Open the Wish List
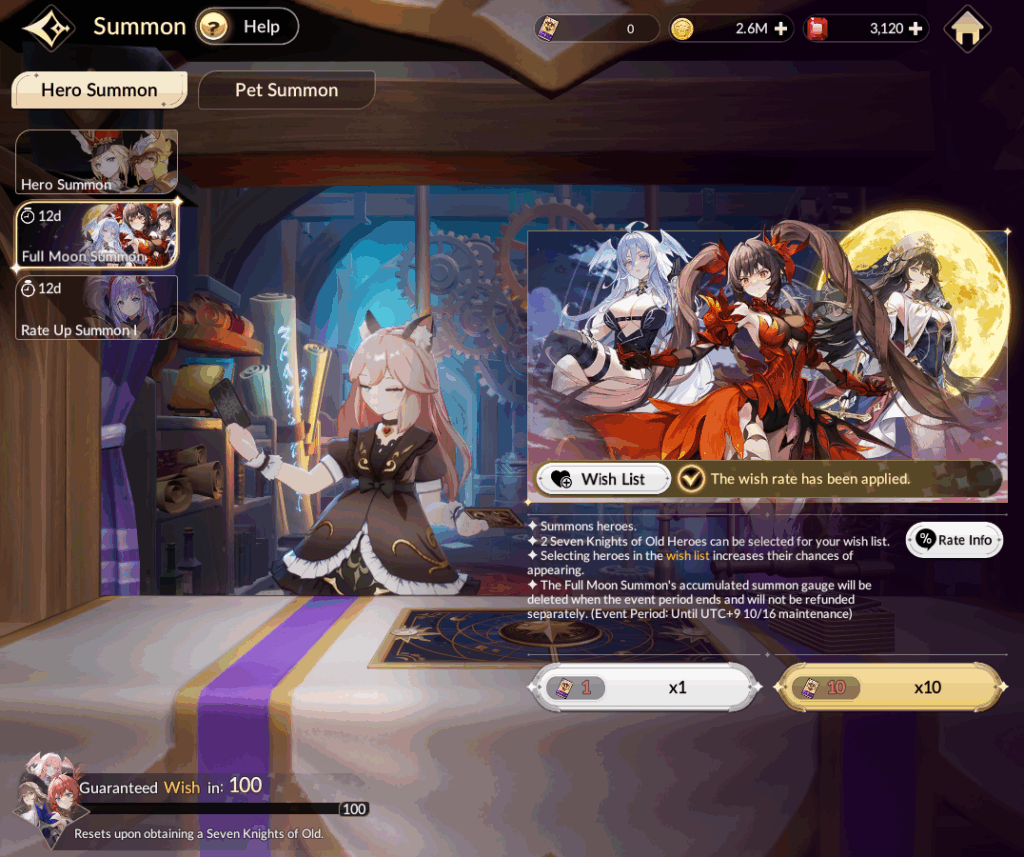 [602, 479]
